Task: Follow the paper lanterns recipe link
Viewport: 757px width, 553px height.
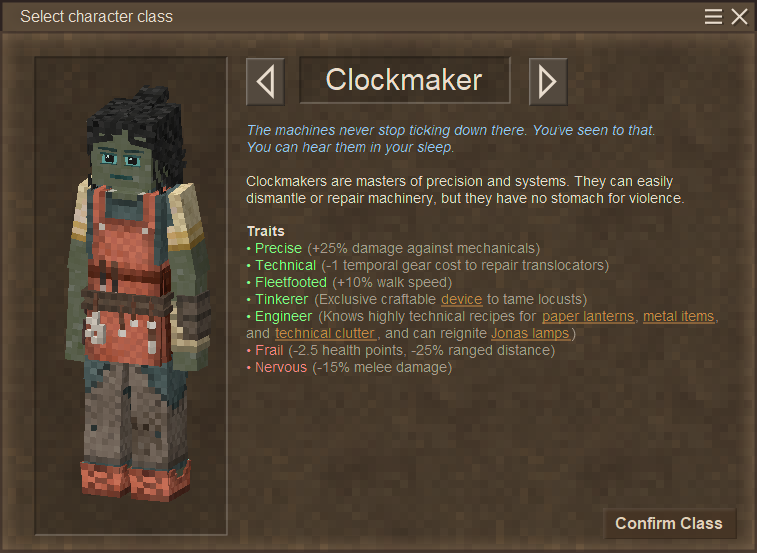Action: (x=588, y=316)
